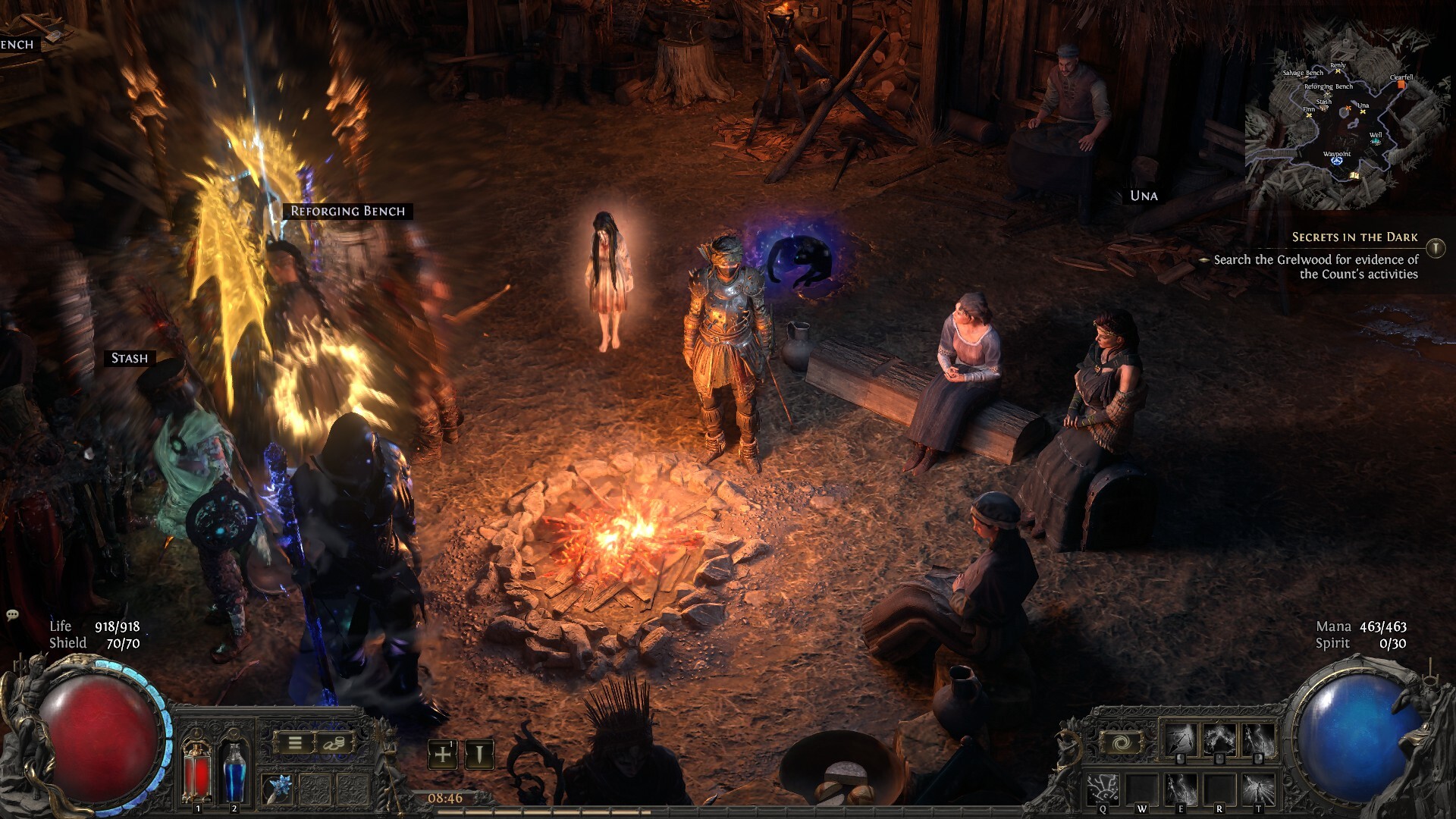Activate the lightning burst skill on T
Viewport: 1456px width, 819px height.
pyautogui.click(x=1258, y=789)
